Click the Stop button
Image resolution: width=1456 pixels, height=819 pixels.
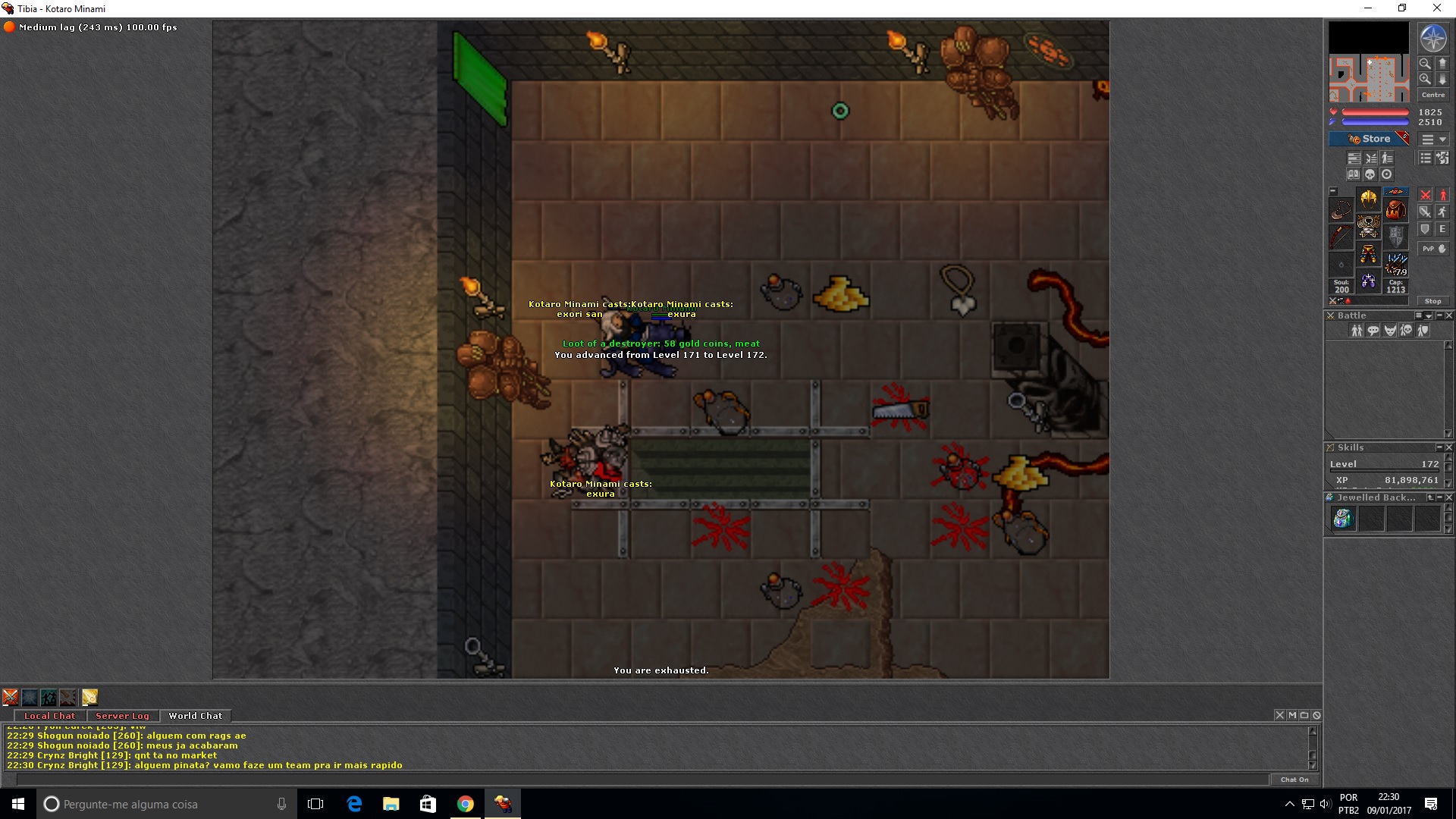[x=1432, y=301]
